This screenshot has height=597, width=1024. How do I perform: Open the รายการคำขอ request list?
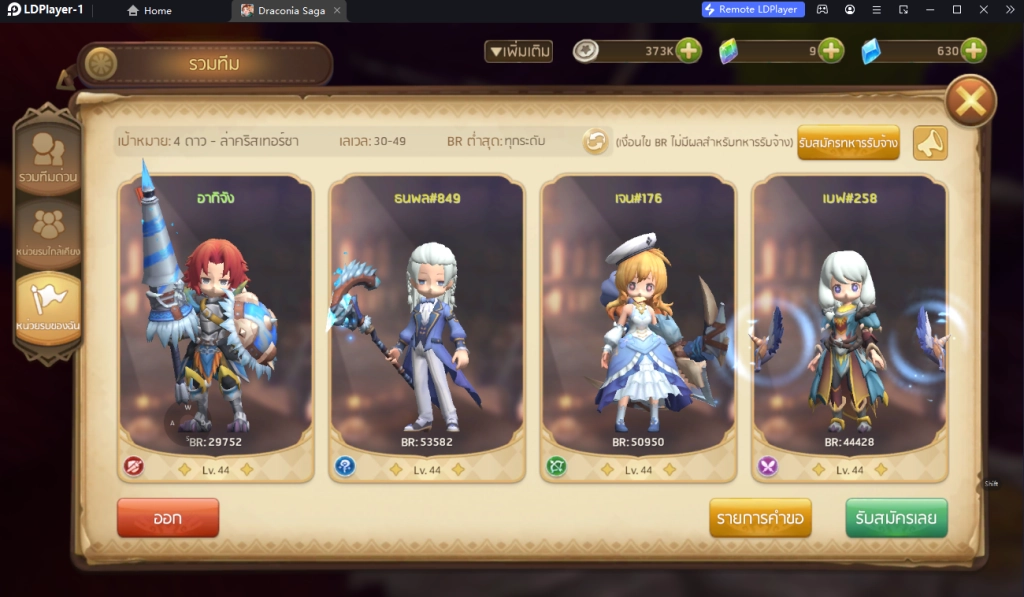point(760,518)
